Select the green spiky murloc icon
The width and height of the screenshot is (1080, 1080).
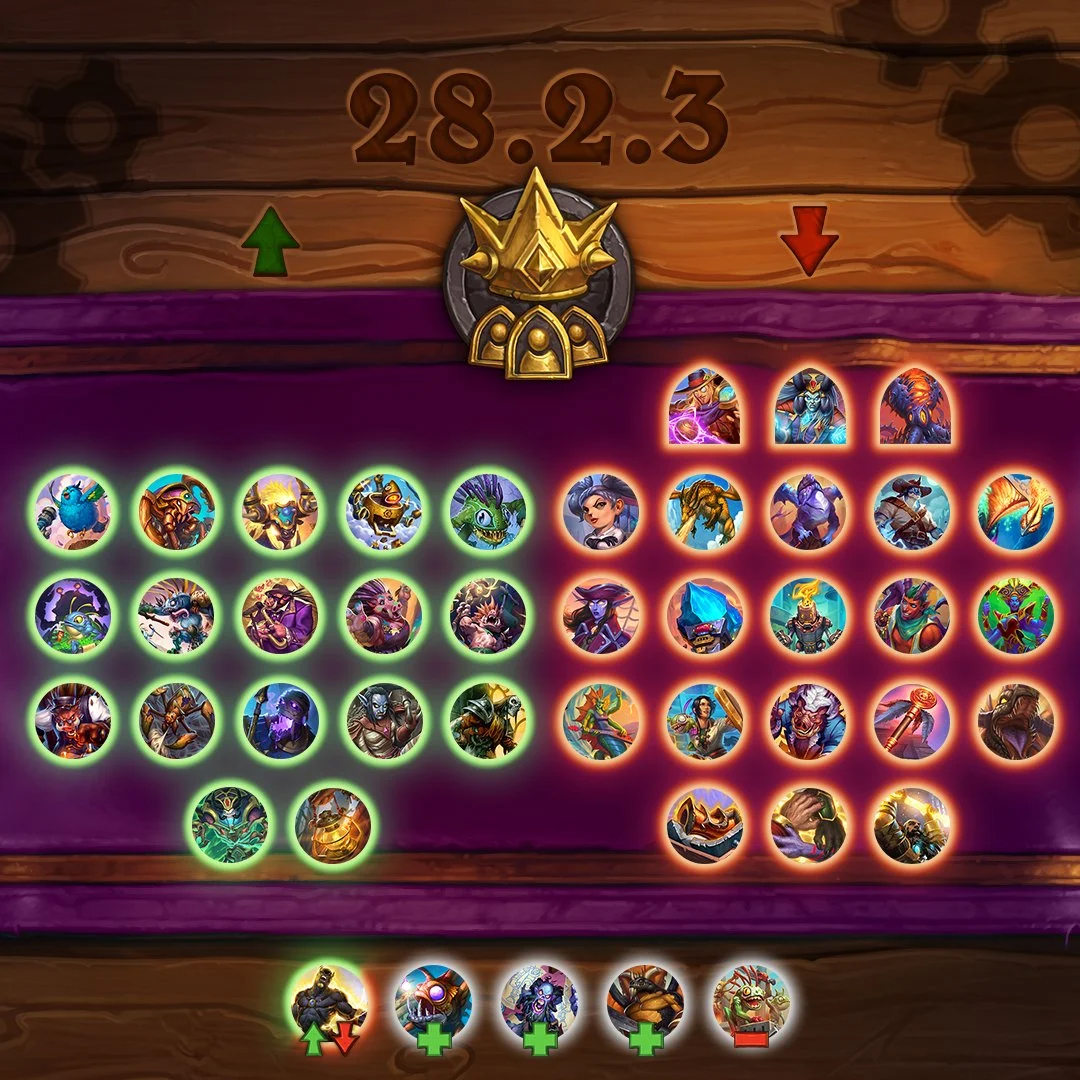pos(488,513)
